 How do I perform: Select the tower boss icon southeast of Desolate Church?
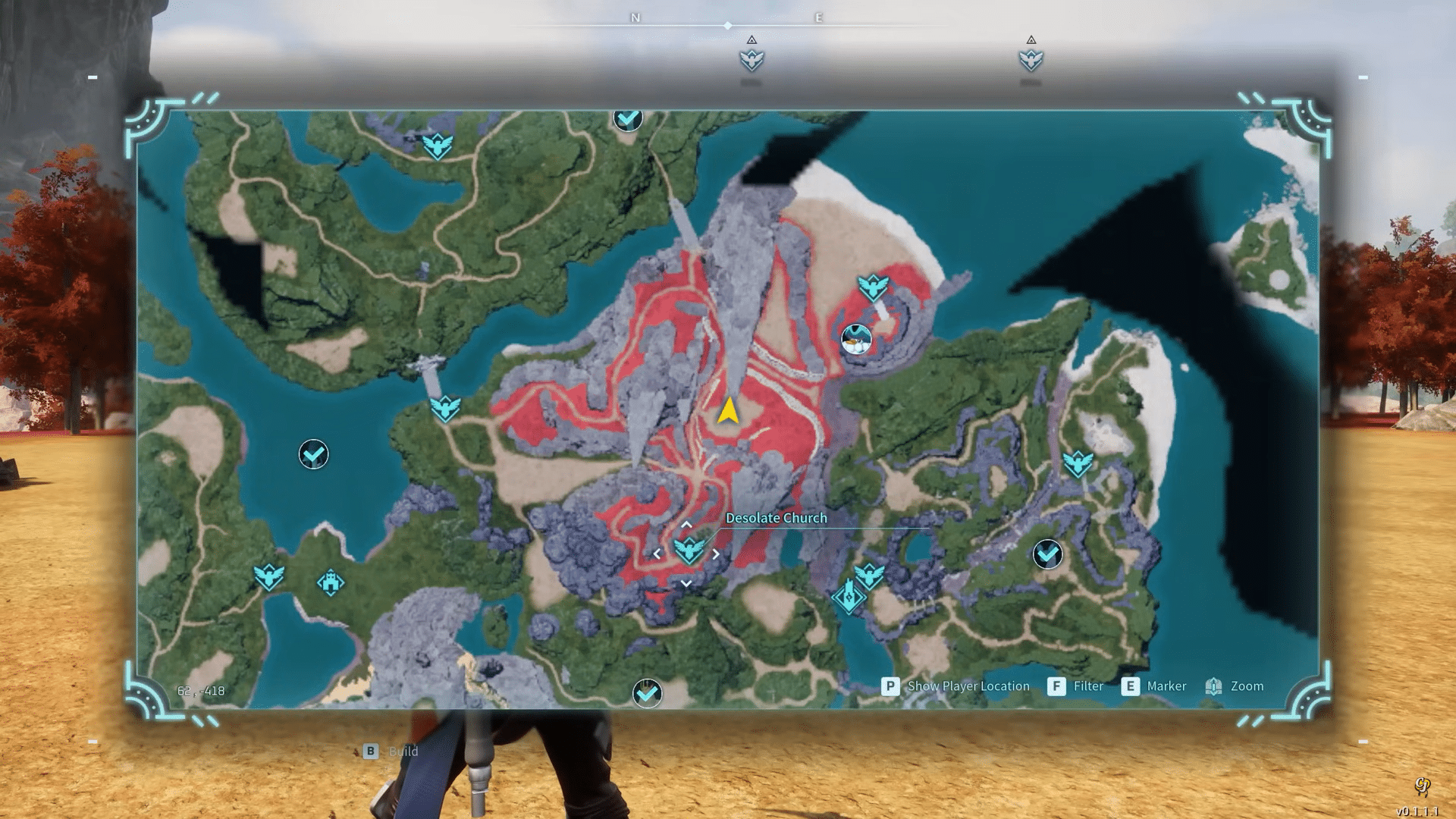point(849,596)
